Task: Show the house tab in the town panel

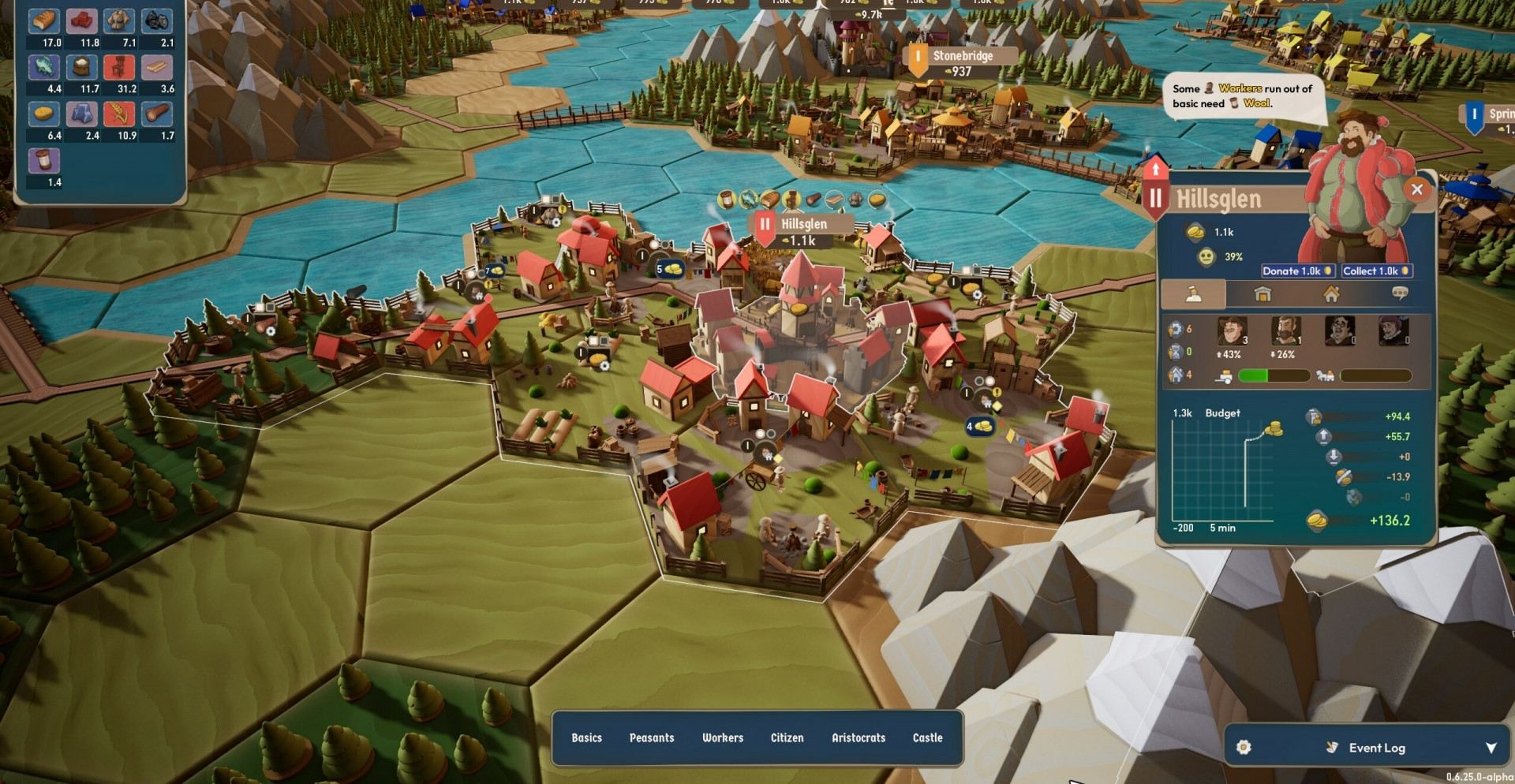Action: 1331,294
